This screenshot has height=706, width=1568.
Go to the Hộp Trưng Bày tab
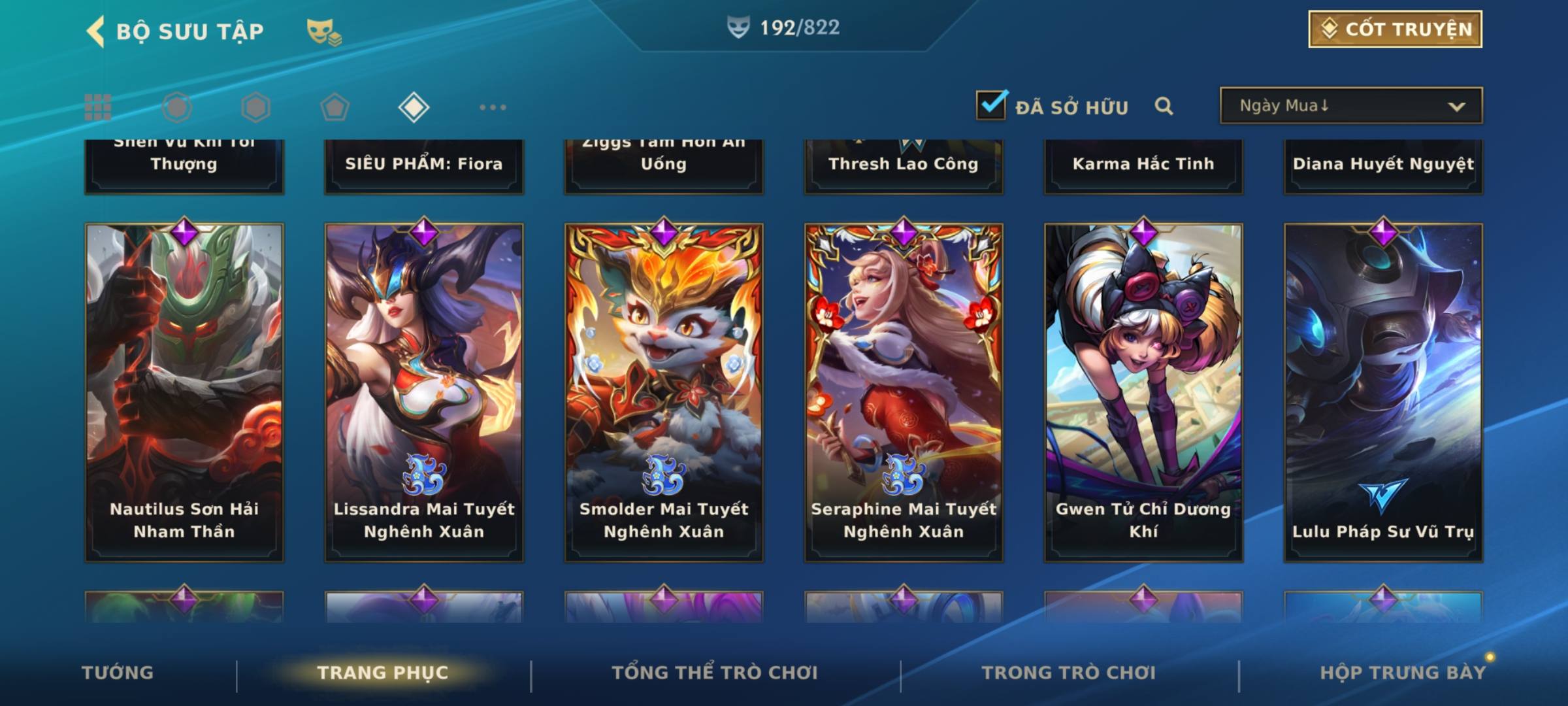1403,673
